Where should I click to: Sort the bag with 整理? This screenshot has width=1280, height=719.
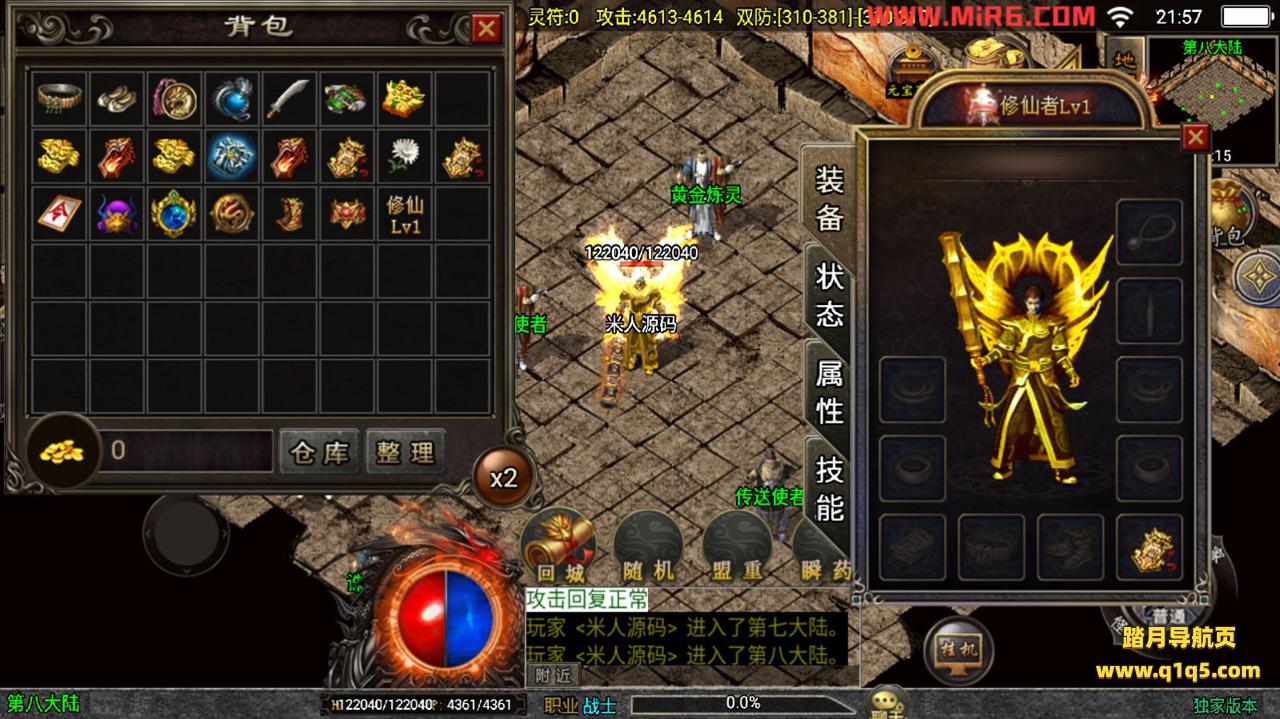[405, 452]
